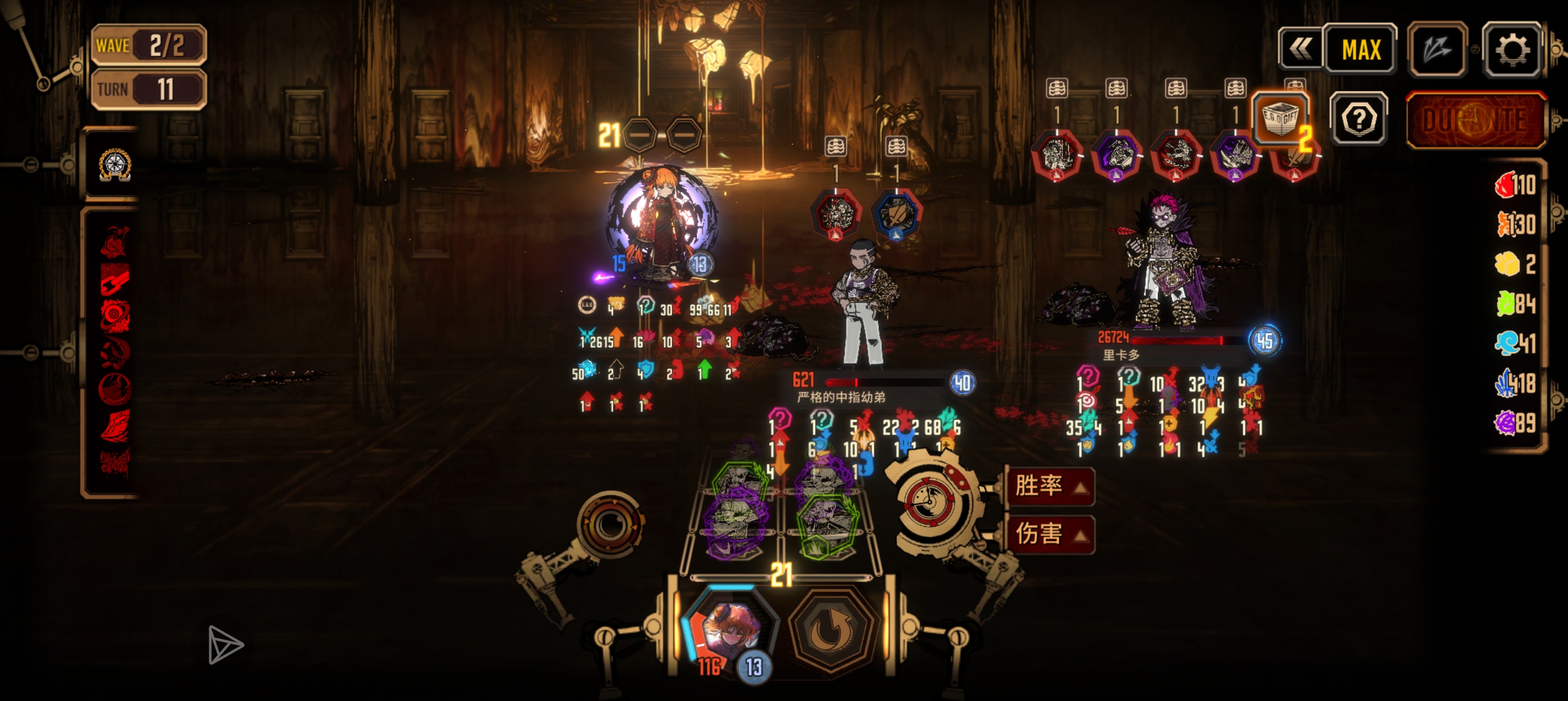Image resolution: width=1568 pixels, height=701 pixels.
Task: Choose the 胜率 win rate auto-select
Action: click(1049, 486)
